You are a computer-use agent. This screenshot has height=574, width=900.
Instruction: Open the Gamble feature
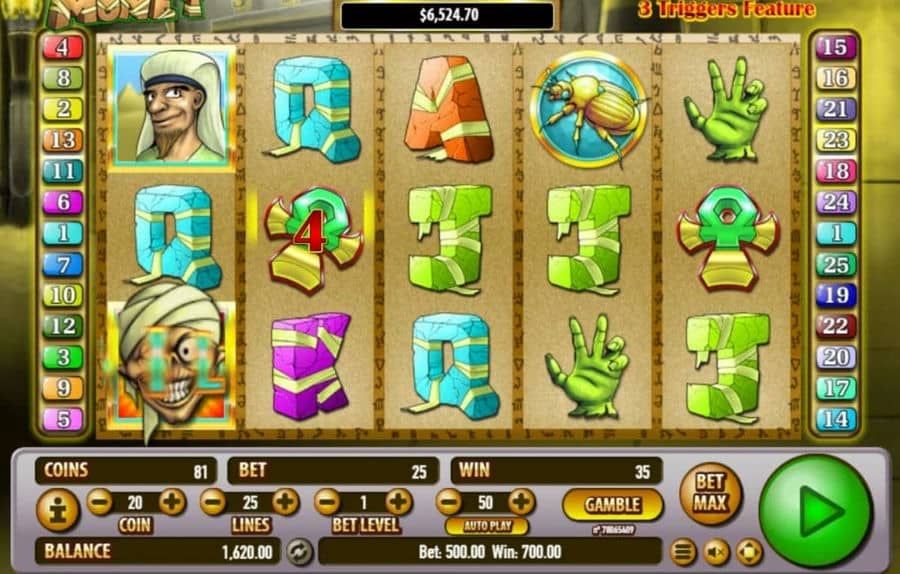[x=612, y=504]
